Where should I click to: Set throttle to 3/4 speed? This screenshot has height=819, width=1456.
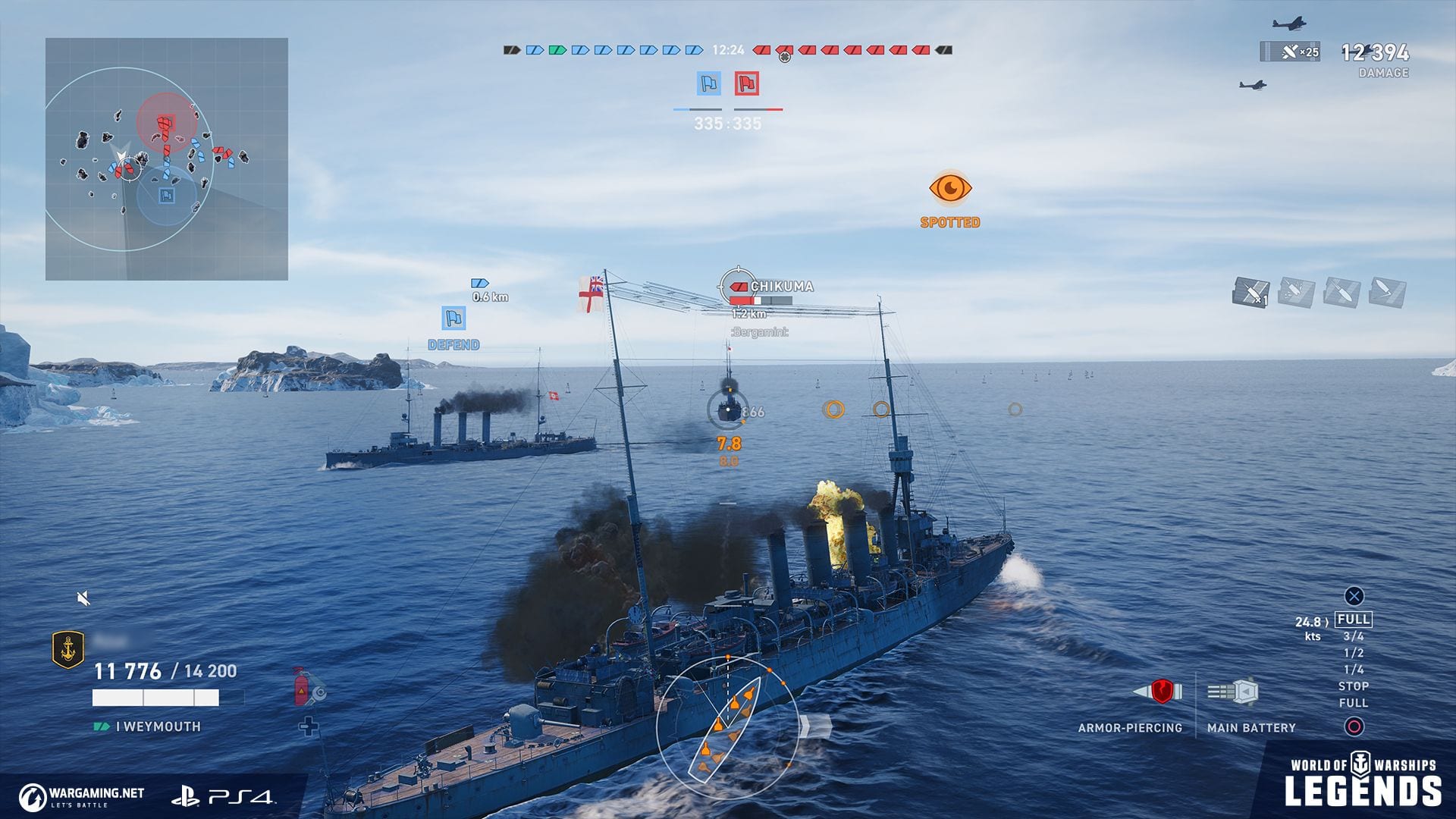pos(1354,636)
